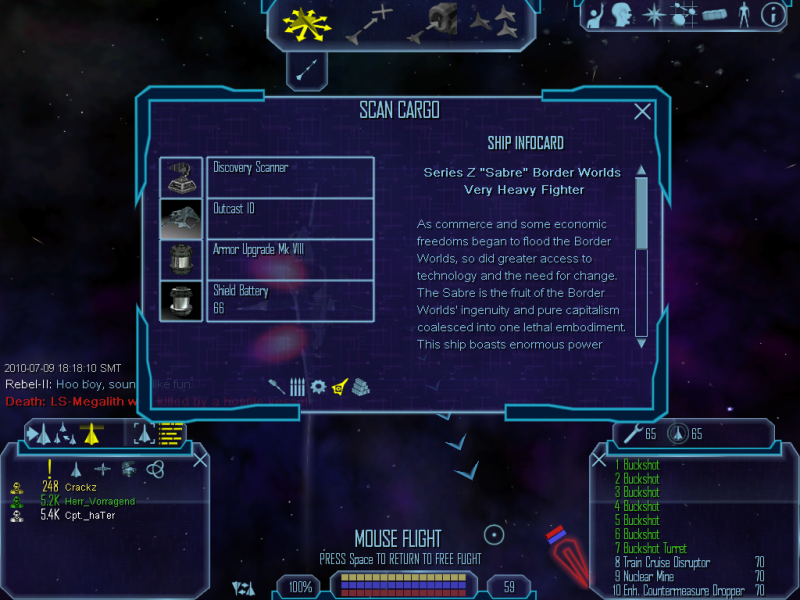Select the Train Cruise Disruptor weapon
800x600 pixels.
point(664,563)
